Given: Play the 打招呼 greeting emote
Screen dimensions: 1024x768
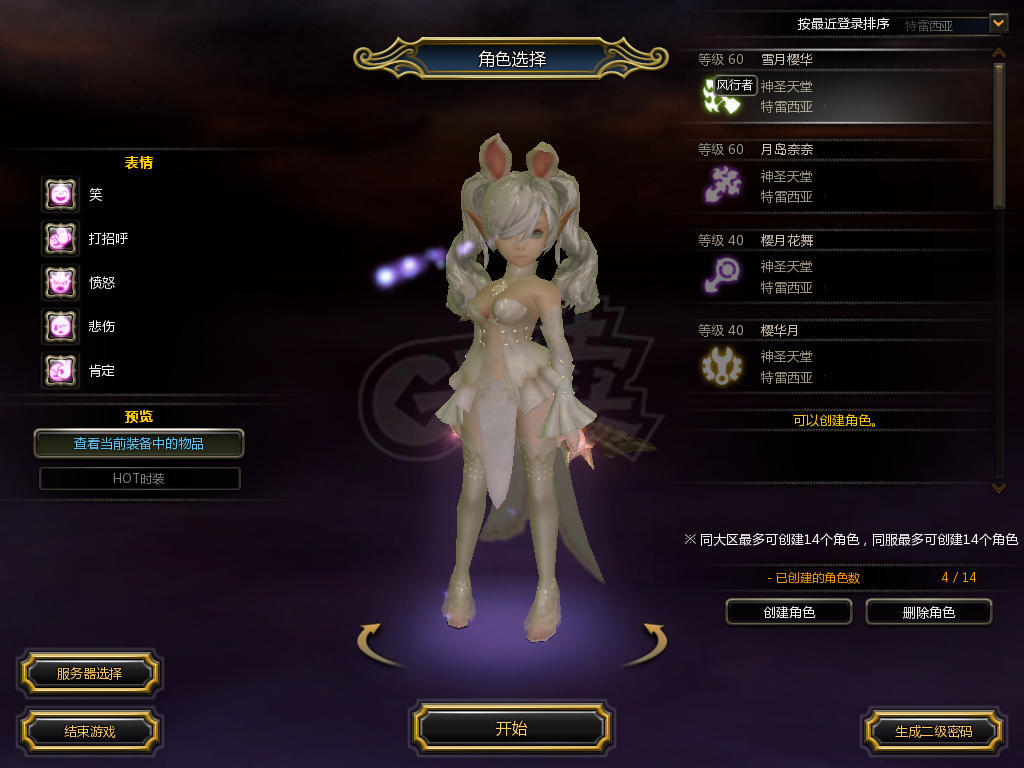Looking at the screenshot, I should pos(60,238).
